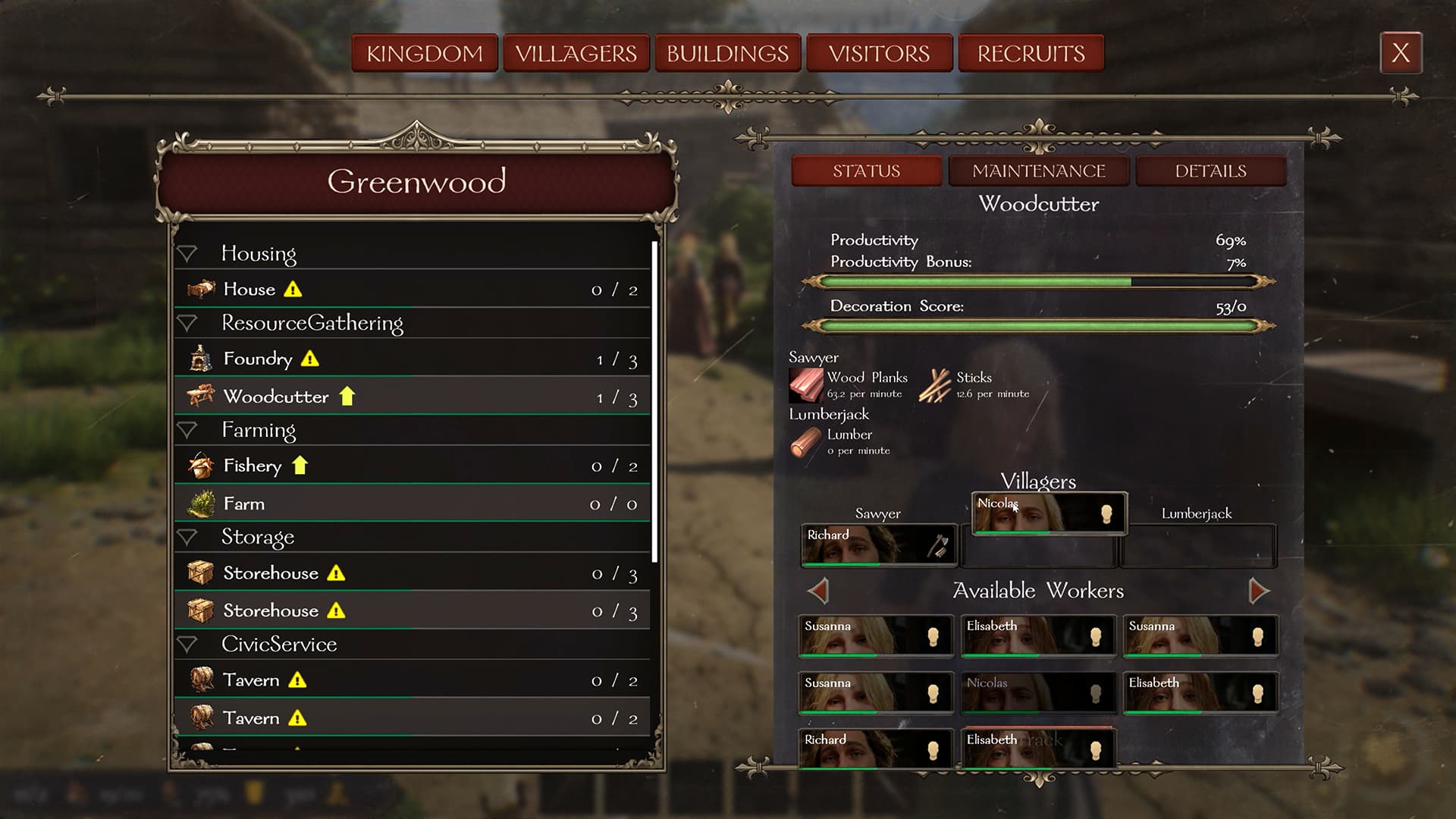This screenshot has height=819, width=1456.
Task: Select the Fishery building row
Action: click(413, 466)
